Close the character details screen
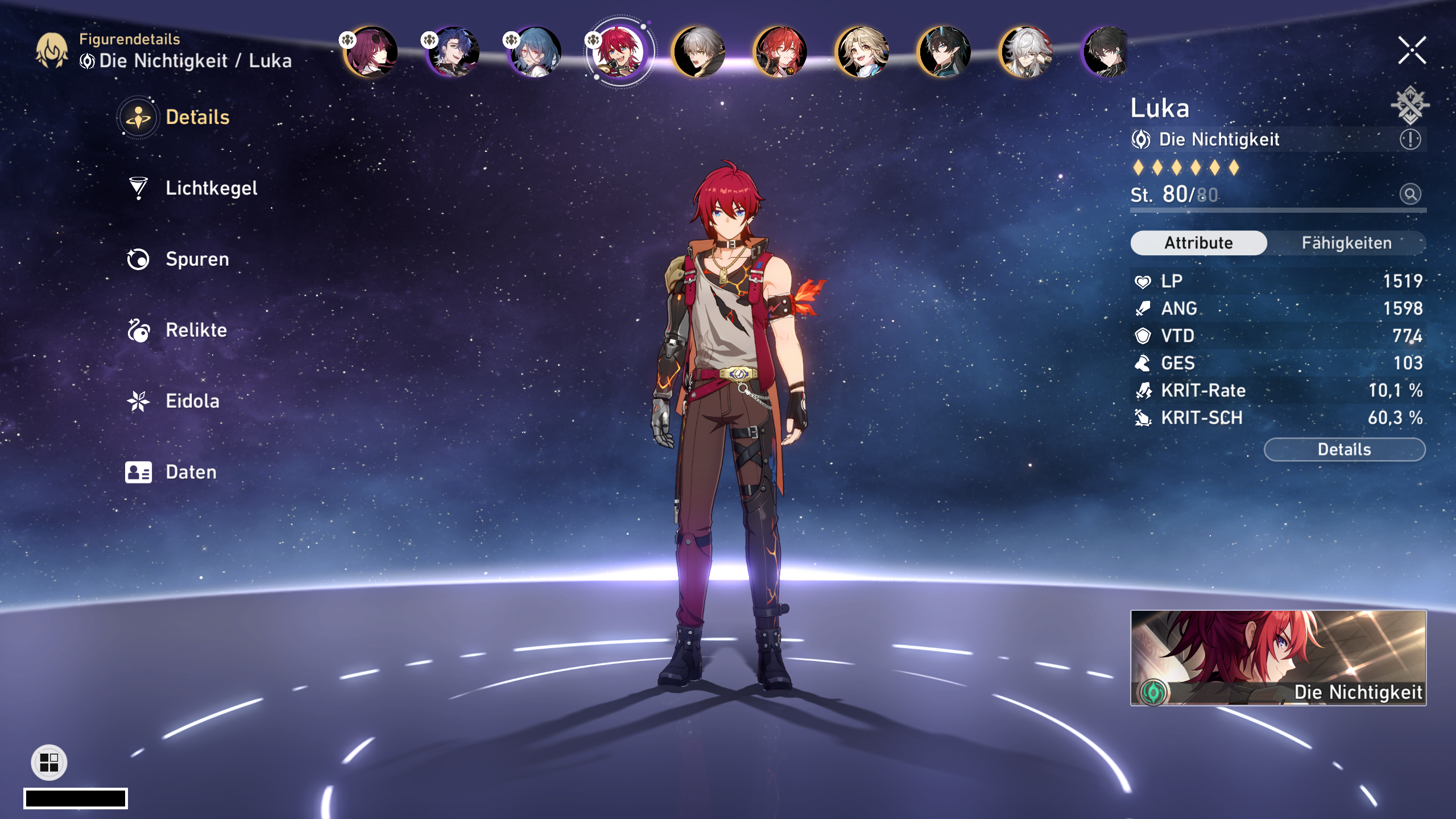This screenshot has height=819, width=1456. (1412, 51)
